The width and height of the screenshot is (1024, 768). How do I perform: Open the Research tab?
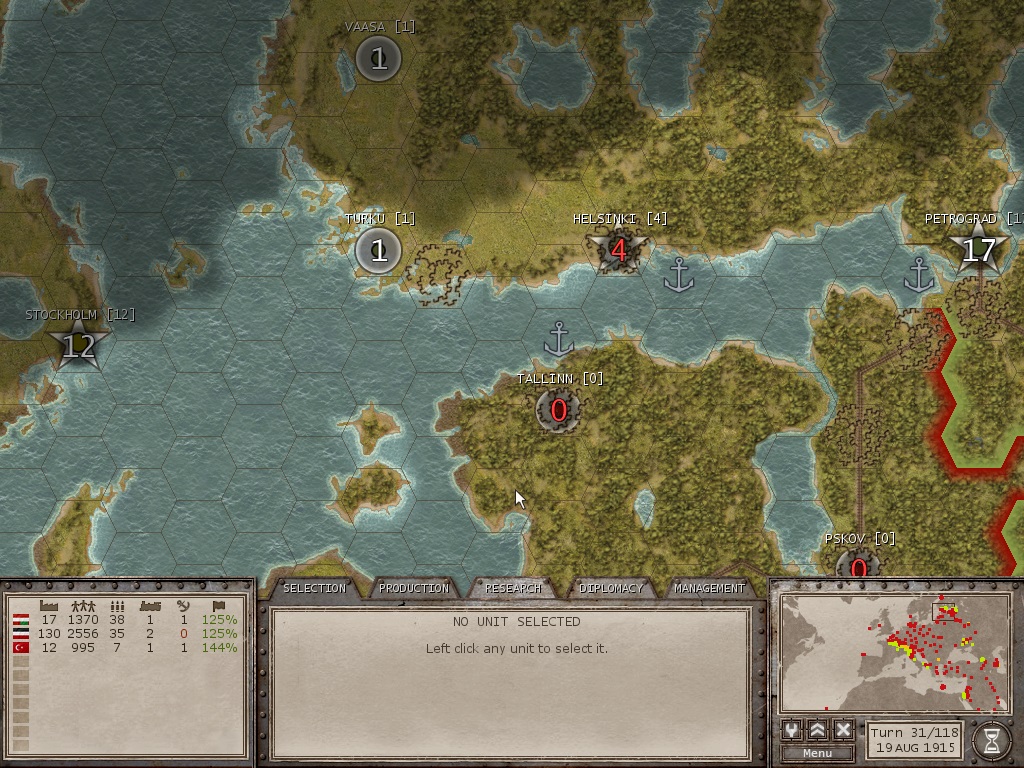click(x=513, y=588)
